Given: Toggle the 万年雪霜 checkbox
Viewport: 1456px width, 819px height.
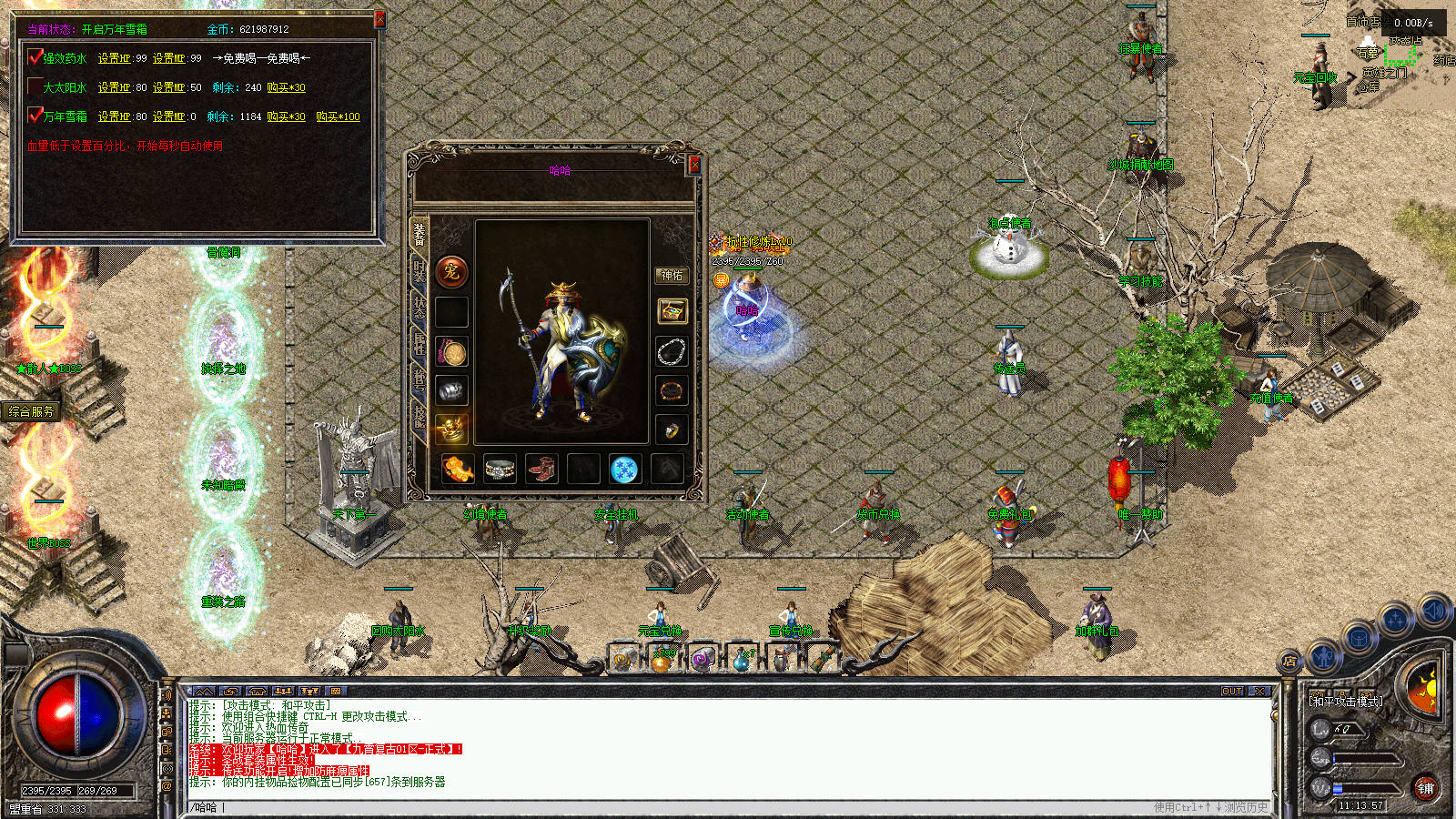Looking at the screenshot, I should coord(35,116).
